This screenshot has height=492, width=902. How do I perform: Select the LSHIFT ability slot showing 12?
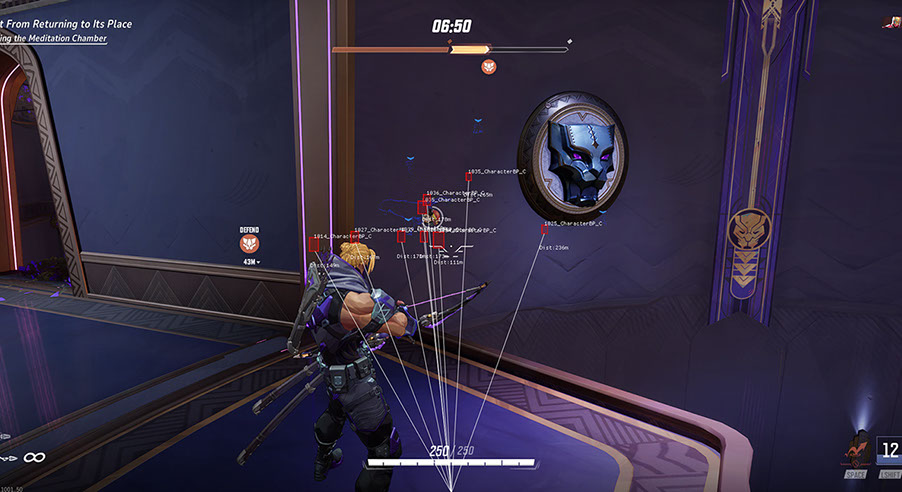pos(889,449)
